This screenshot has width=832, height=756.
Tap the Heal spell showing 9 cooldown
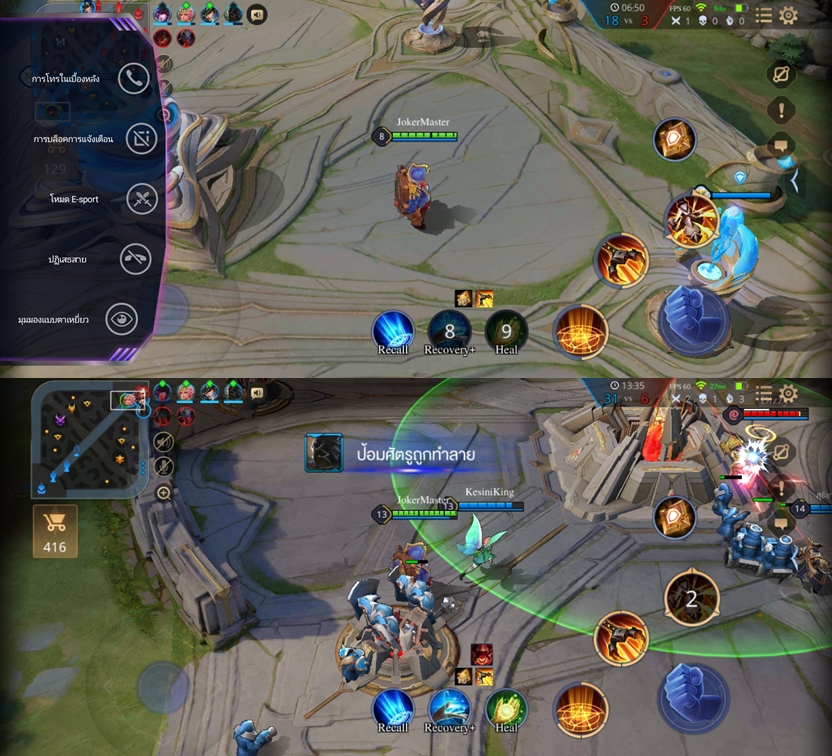(x=506, y=331)
